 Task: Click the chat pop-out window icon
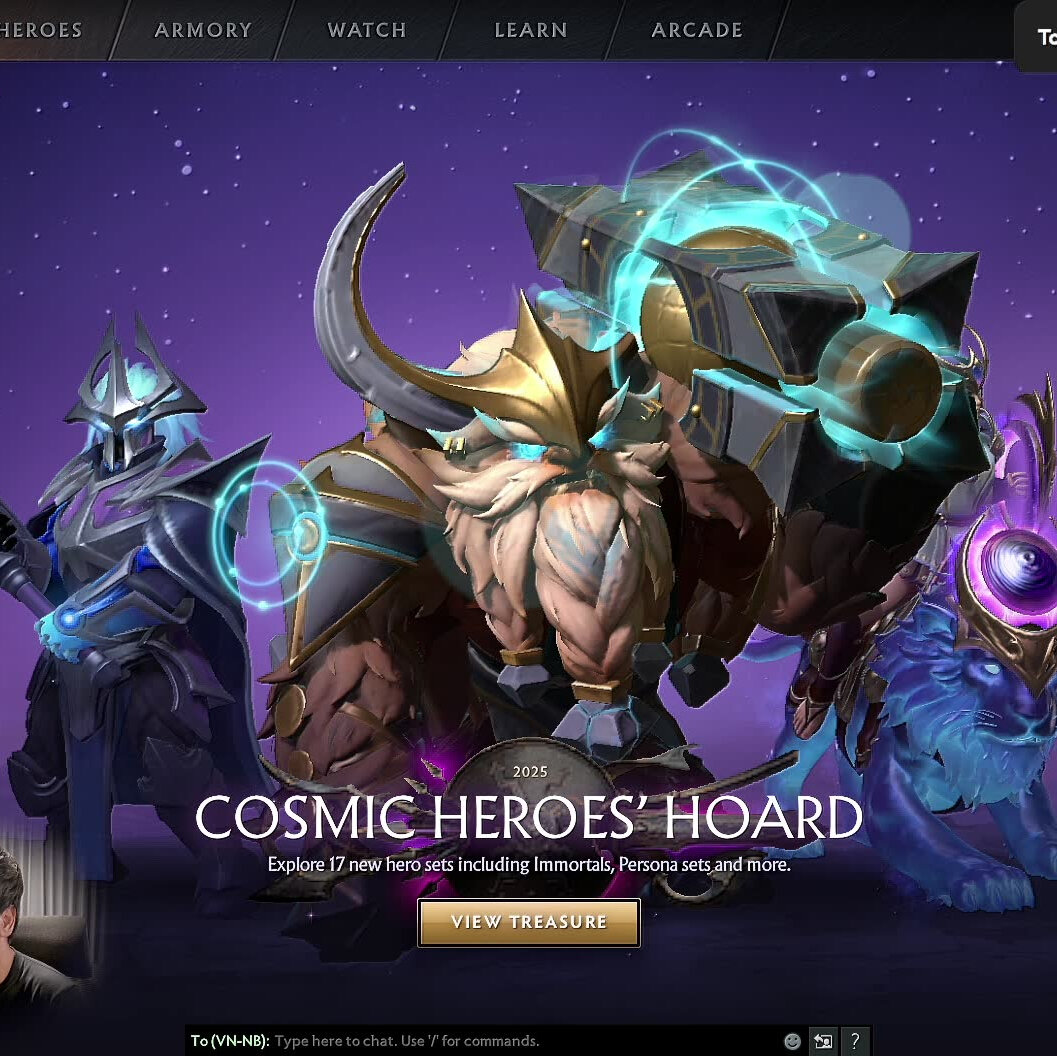[x=823, y=1041]
